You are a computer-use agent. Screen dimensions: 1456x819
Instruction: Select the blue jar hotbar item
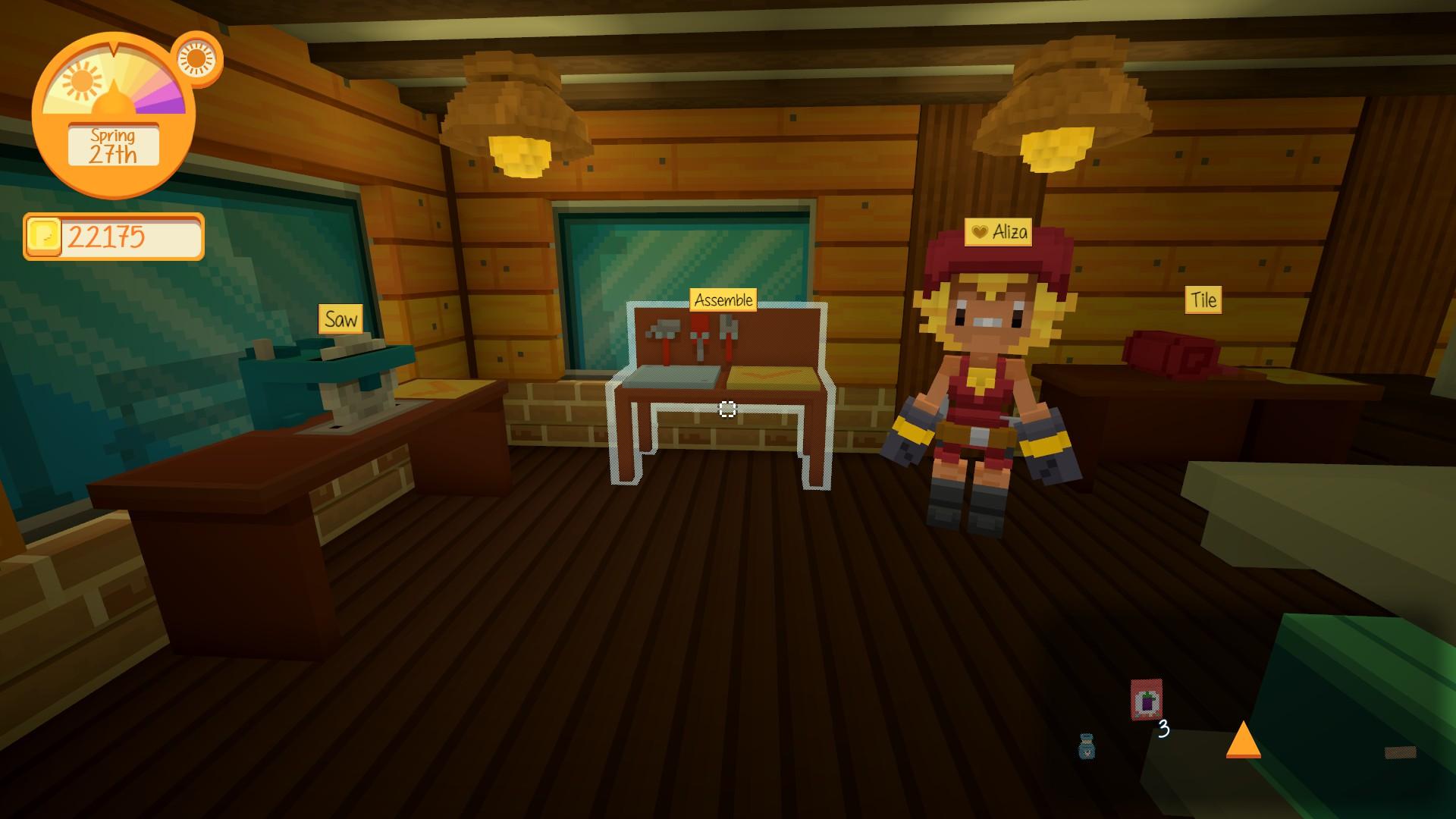(1087, 747)
